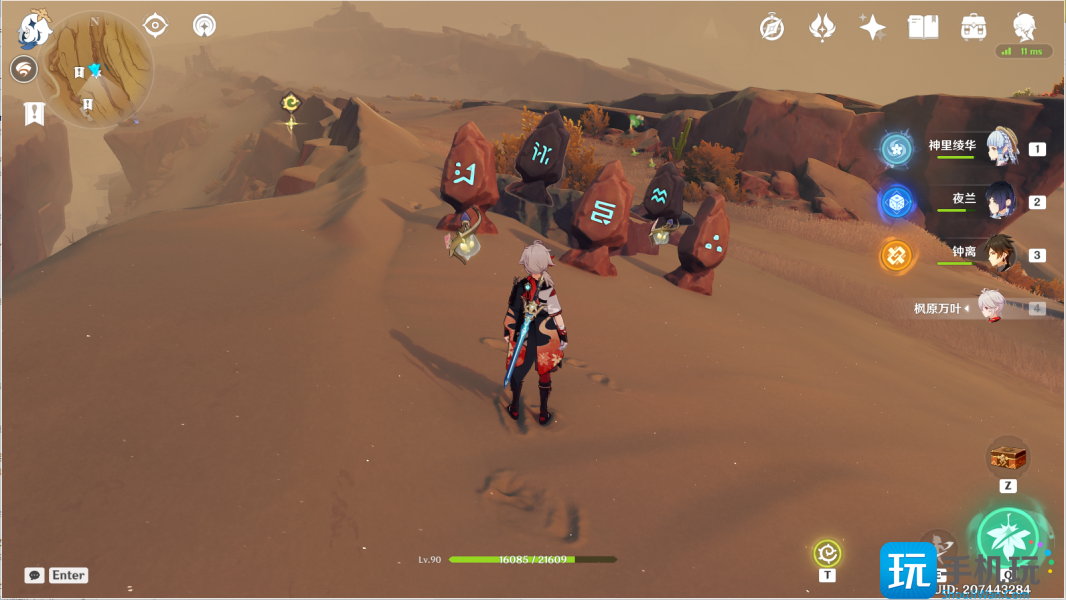Click the round yellow swirl icon above T
Screen dimensions: 1066x600
[x=827, y=552]
